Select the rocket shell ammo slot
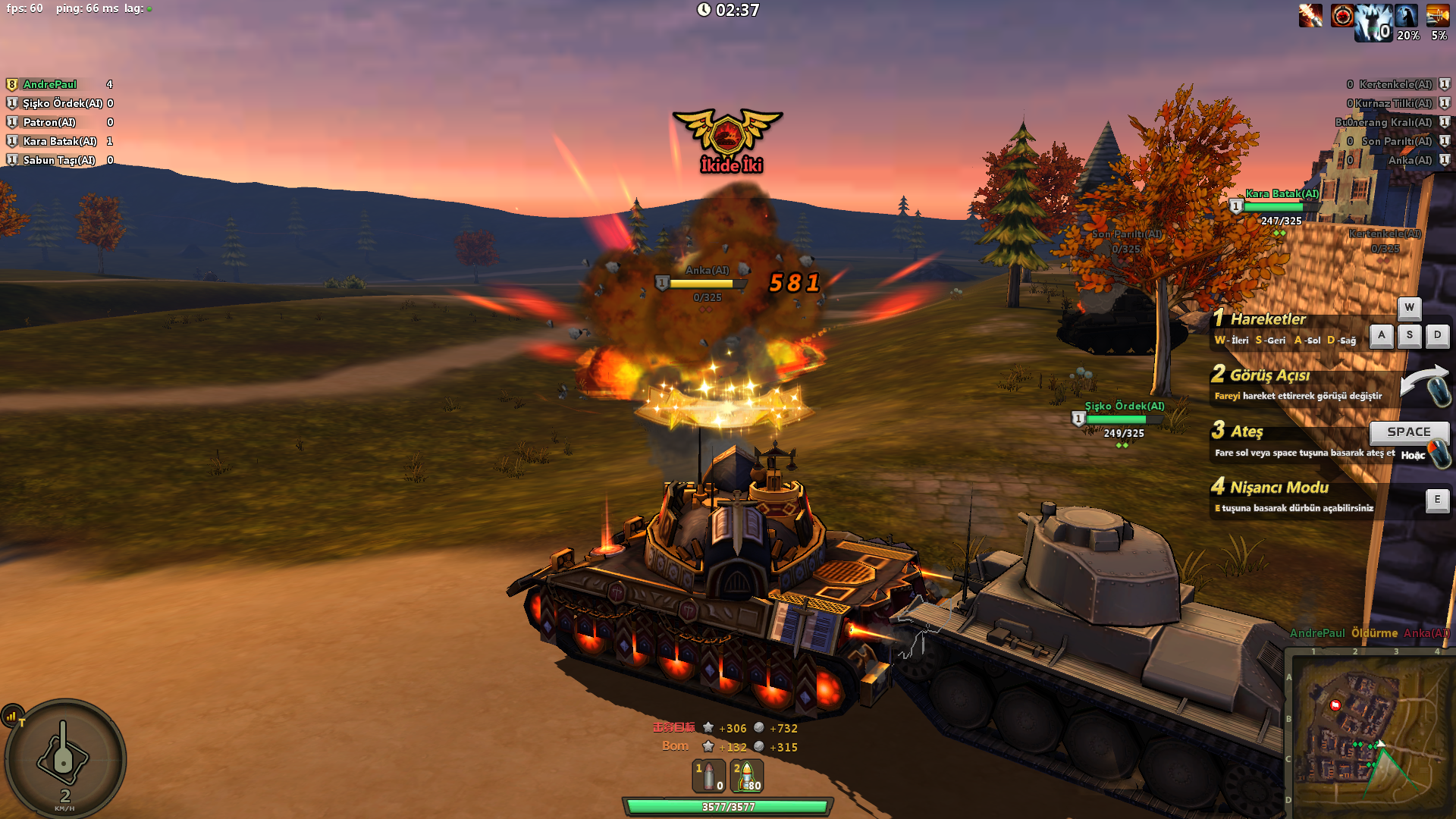This screenshot has width=1456, height=819. tap(747, 777)
